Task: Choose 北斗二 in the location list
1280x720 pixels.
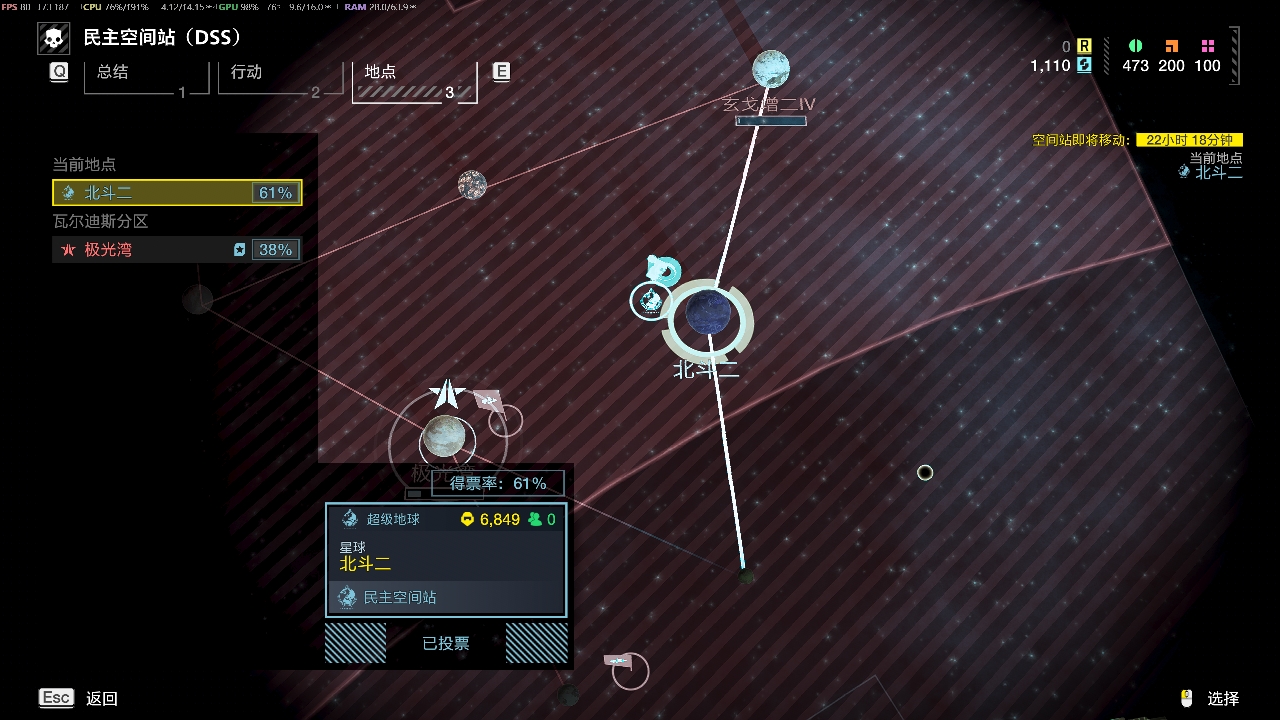Action: [x=177, y=192]
